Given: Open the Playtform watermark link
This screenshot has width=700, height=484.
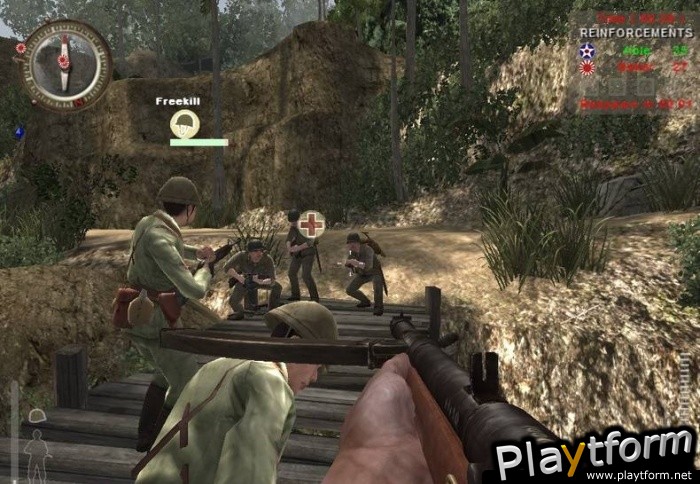Looking at the screenshot, I should (x=596, y=457).
